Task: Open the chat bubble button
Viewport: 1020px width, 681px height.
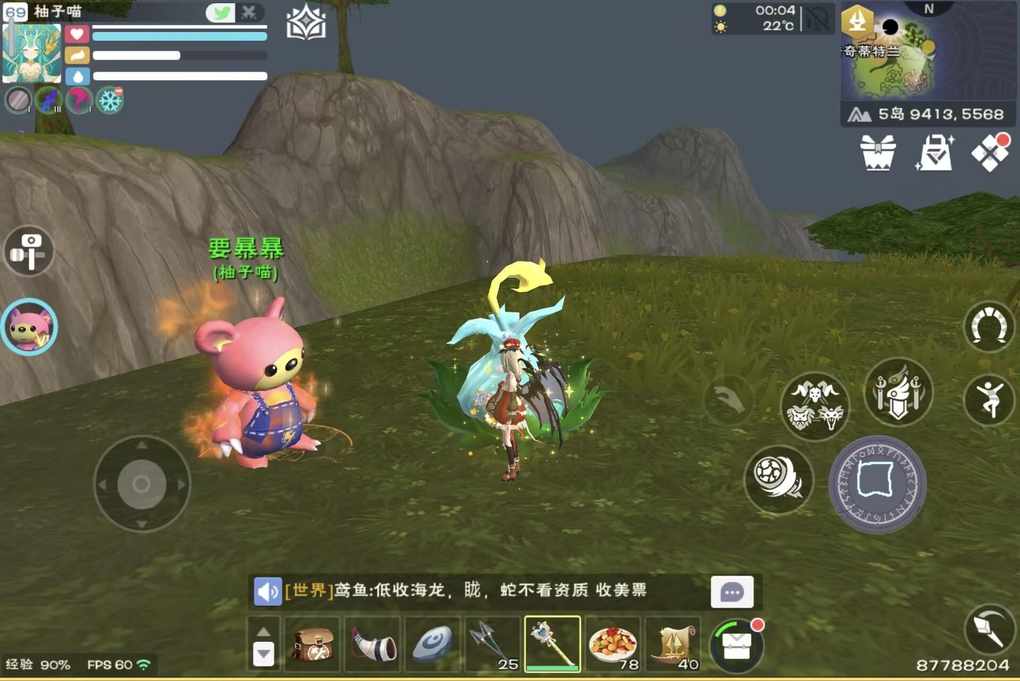Action: click(732, 592)
